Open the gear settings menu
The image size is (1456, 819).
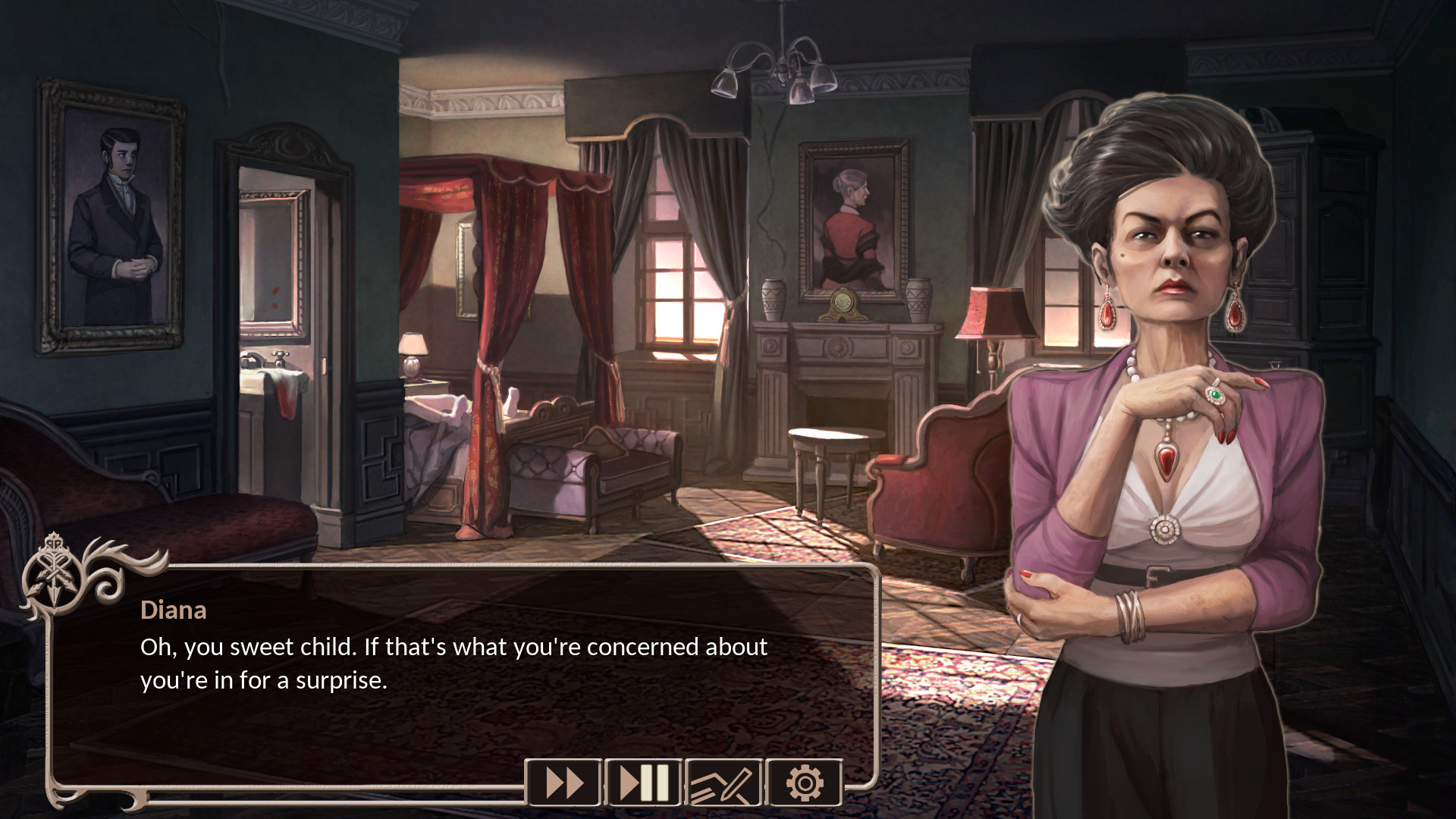tap(804, 783)
